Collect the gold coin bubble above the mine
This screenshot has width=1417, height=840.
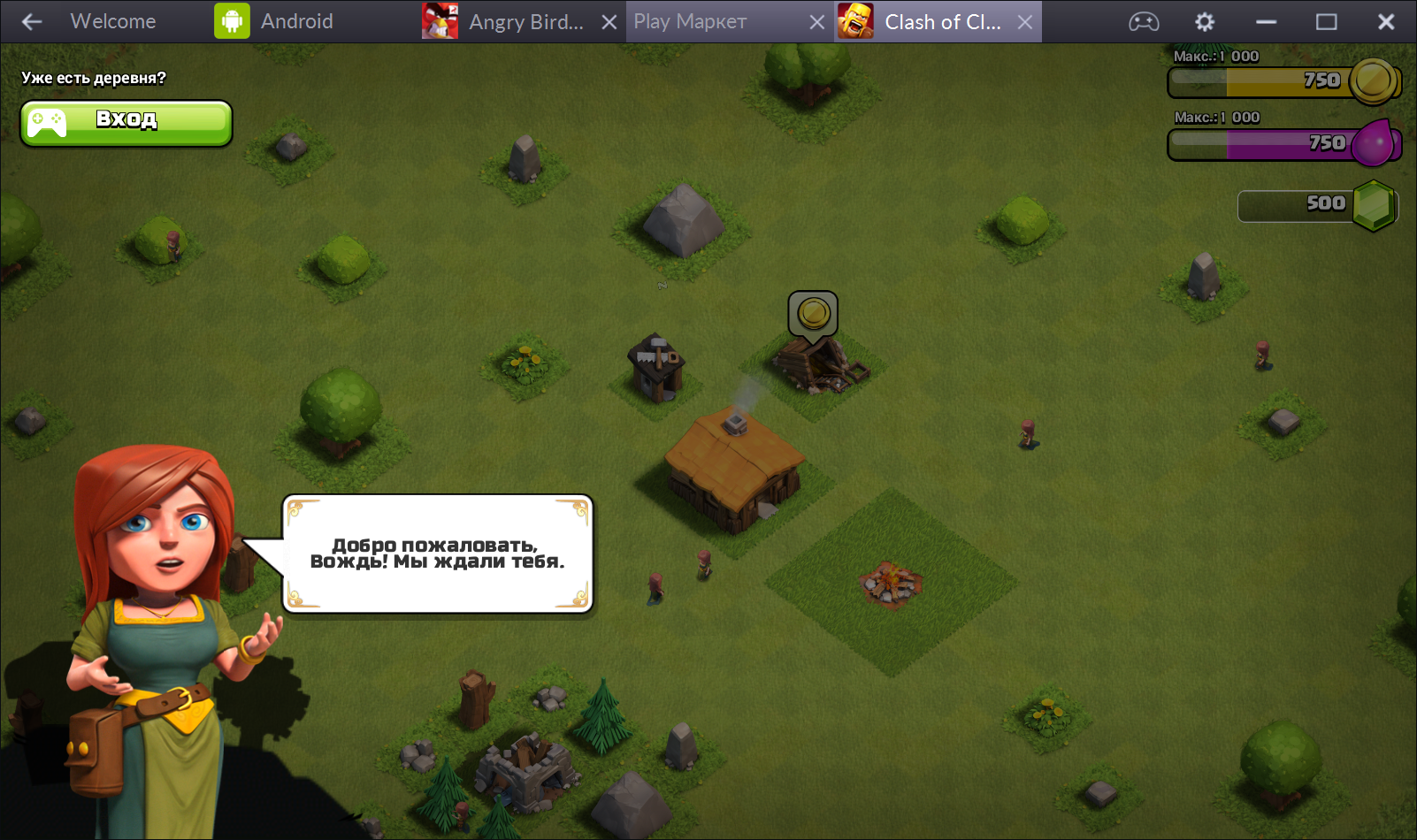(814, 312)
